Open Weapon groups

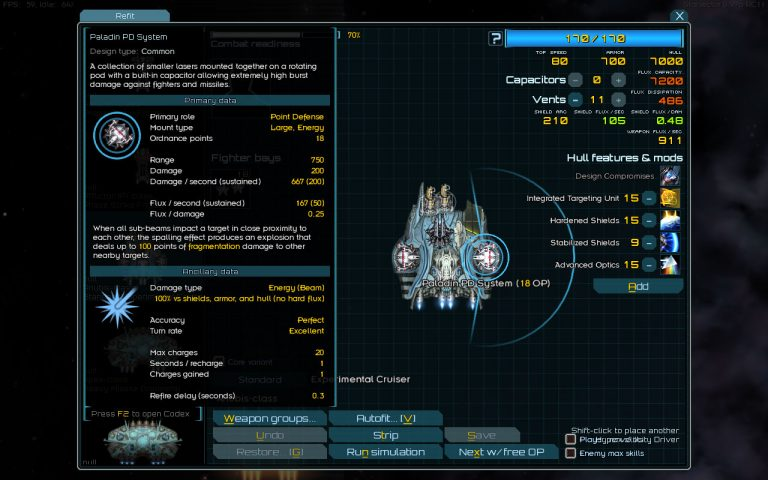coord(269,418)
